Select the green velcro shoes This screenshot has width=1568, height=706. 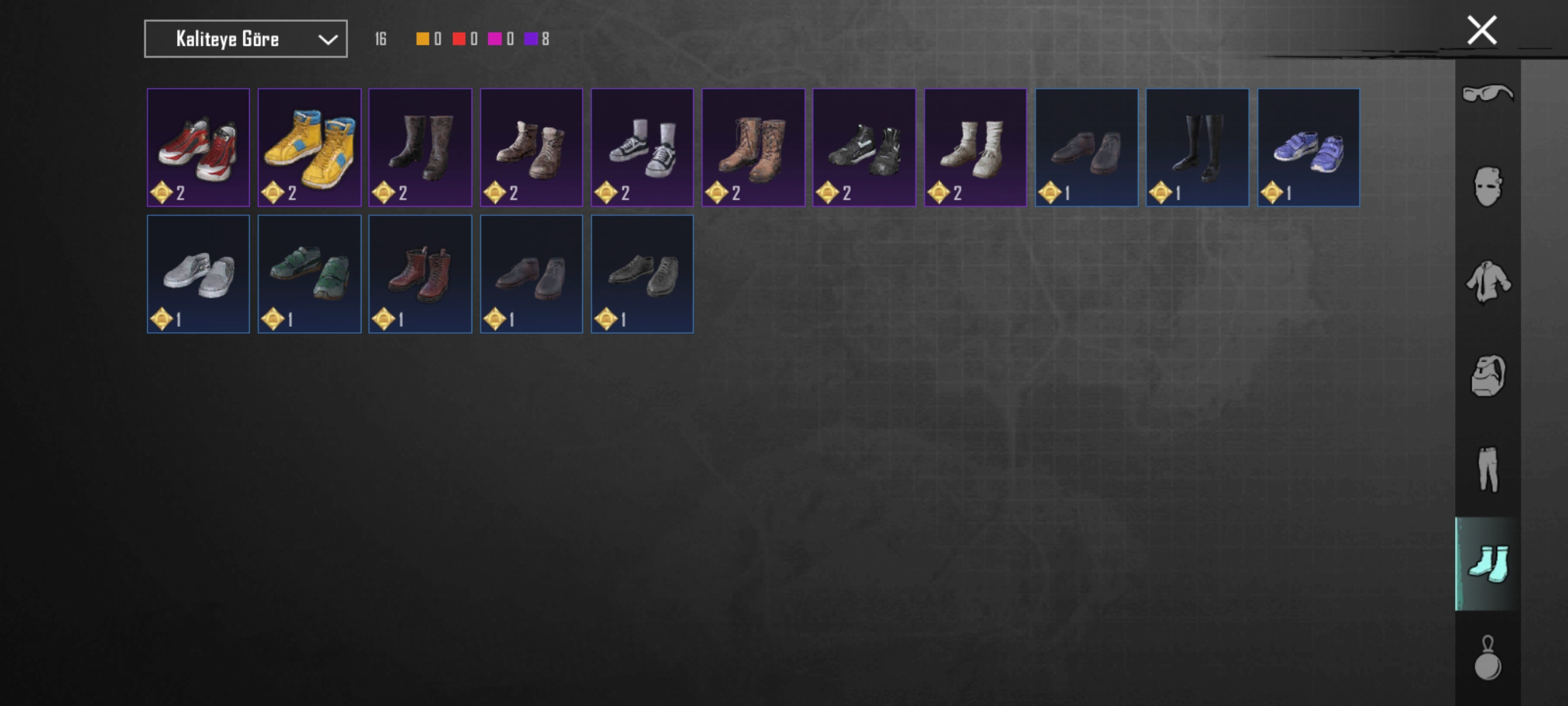pyautogui.click(x=309, y=274)
